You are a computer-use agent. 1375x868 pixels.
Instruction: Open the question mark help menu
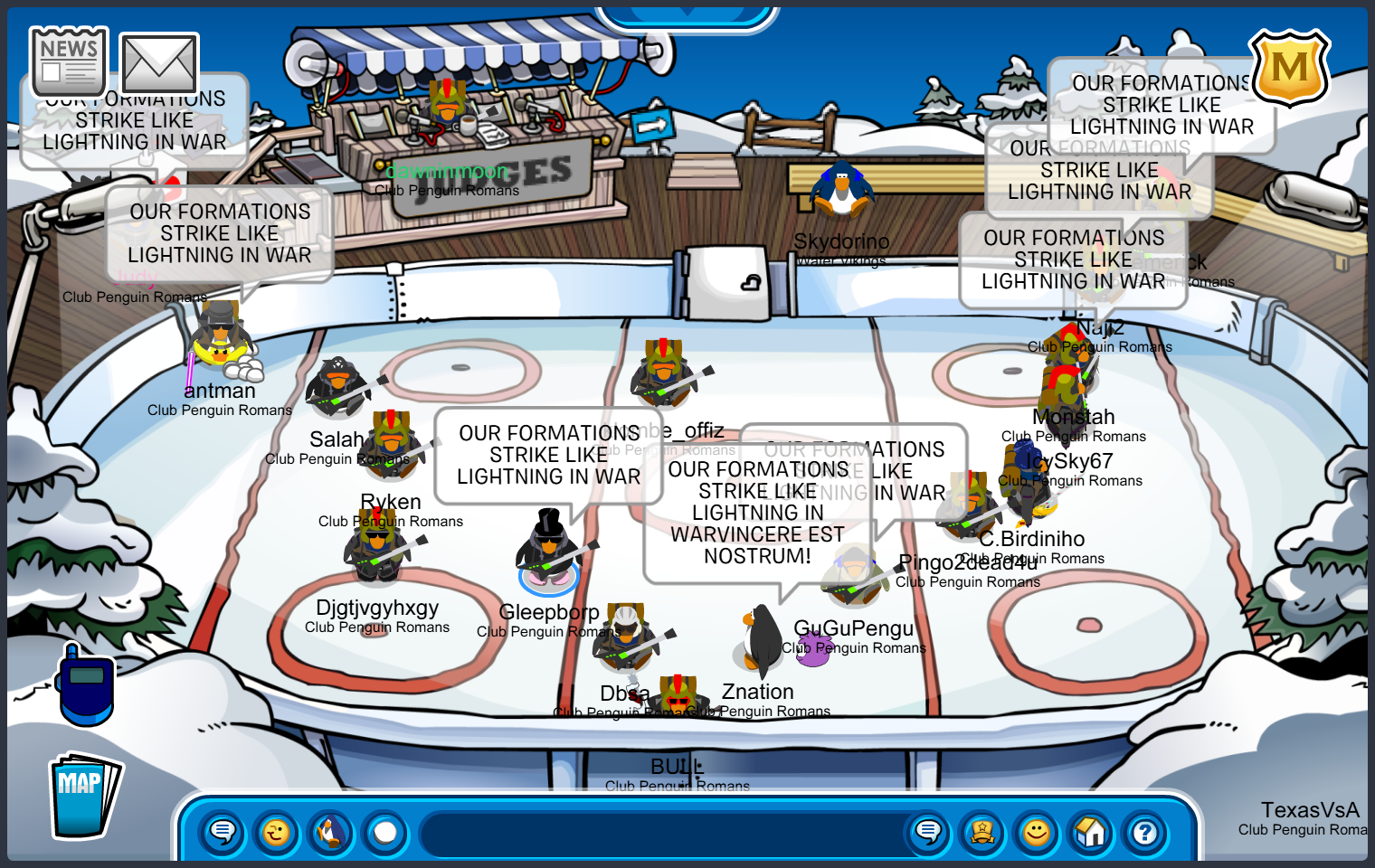(1145, 832)
